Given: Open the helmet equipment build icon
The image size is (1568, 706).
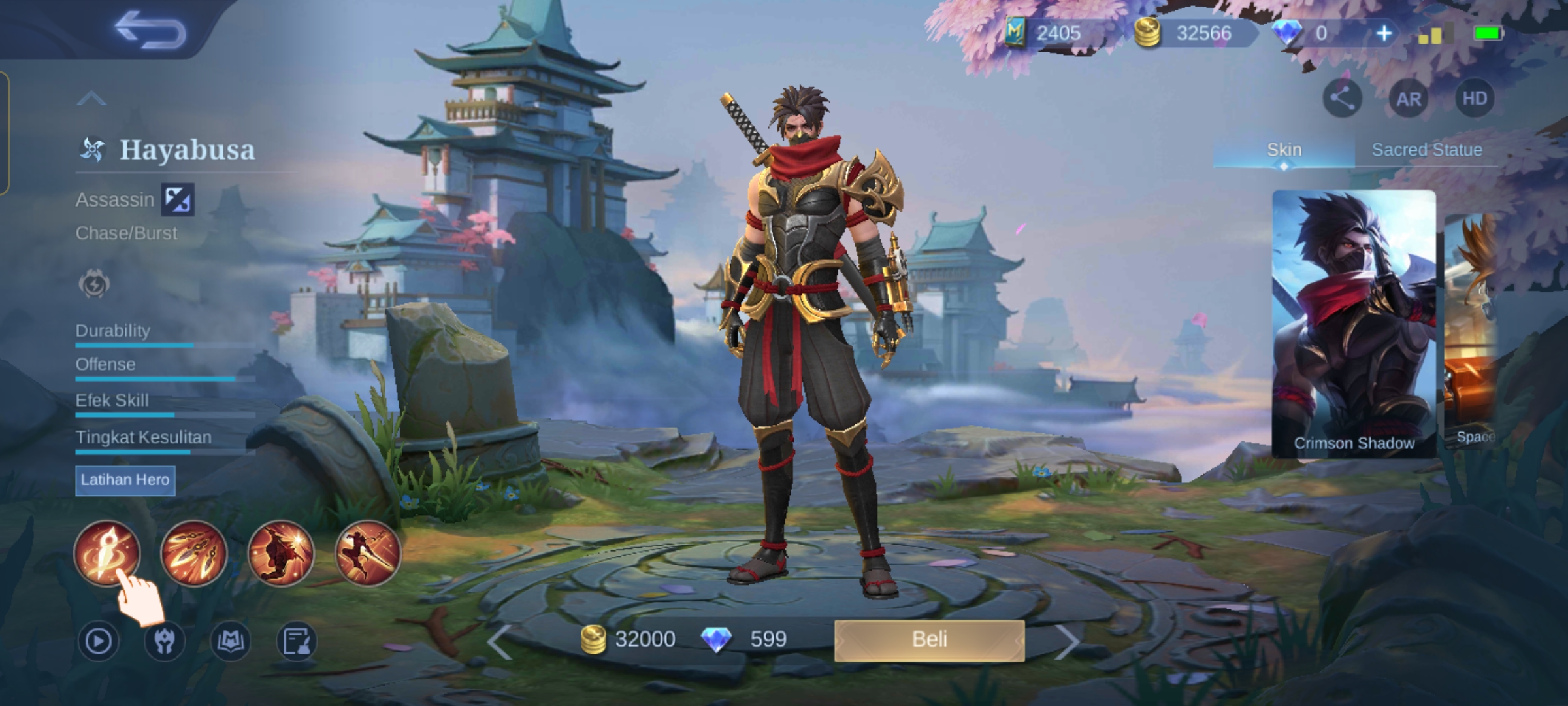Looking at the screenshot, I should tap(165, 641).
